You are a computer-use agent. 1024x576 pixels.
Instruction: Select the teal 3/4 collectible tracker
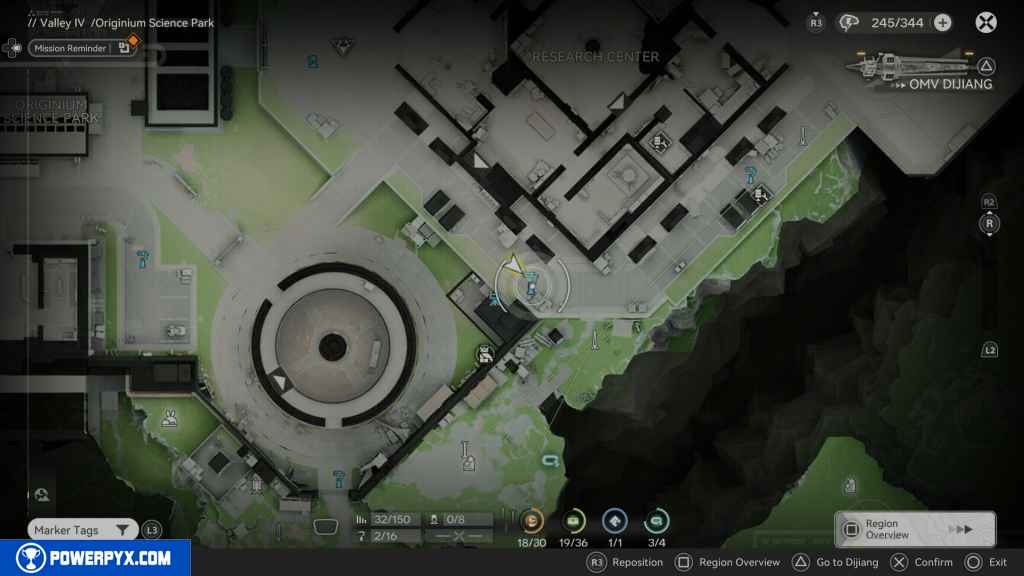point(656,521)
